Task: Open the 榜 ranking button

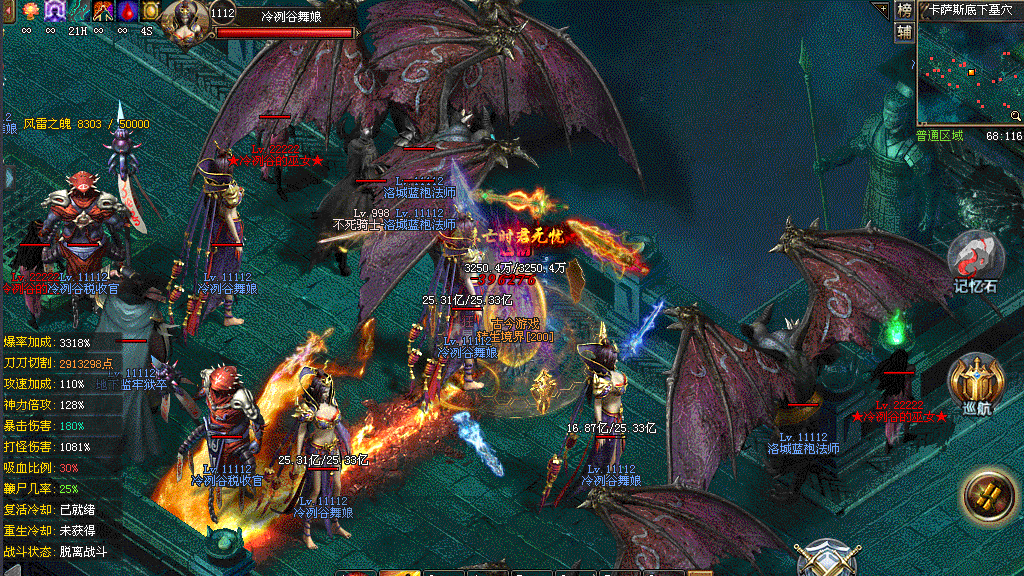Action: pos(904,10)
